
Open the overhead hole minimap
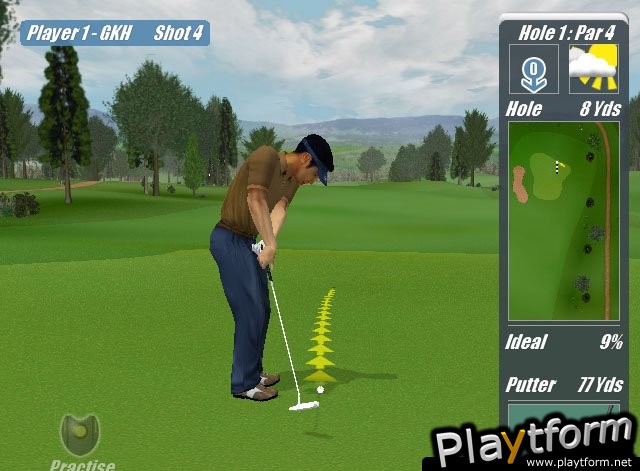point(563,220)
